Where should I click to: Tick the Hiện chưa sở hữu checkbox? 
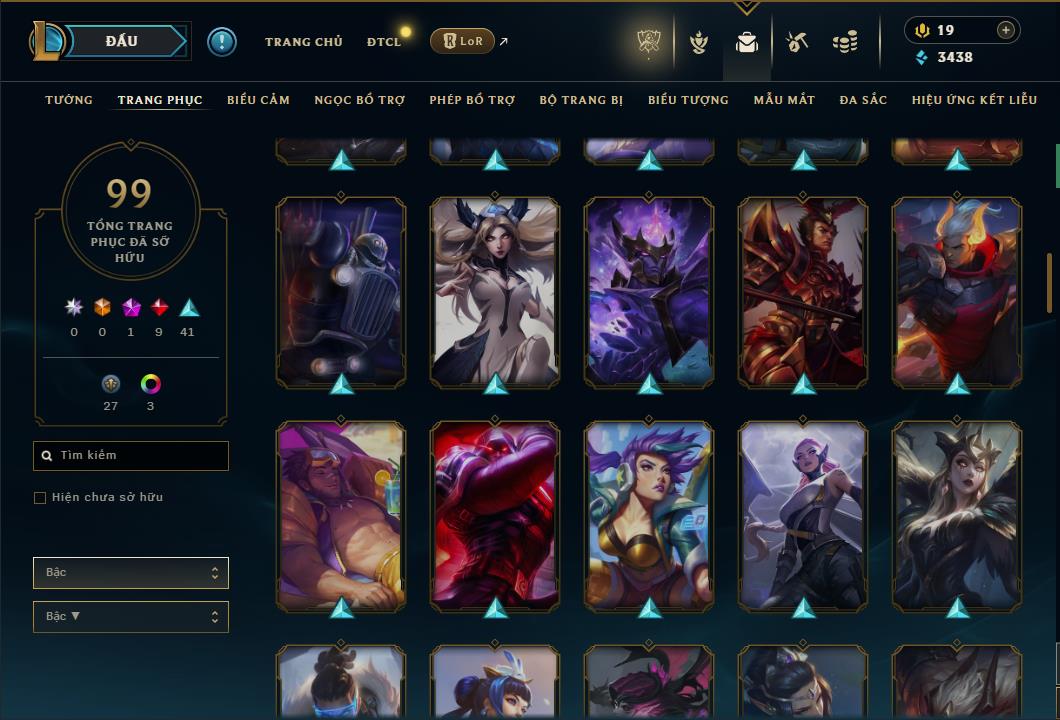[40, 498]
